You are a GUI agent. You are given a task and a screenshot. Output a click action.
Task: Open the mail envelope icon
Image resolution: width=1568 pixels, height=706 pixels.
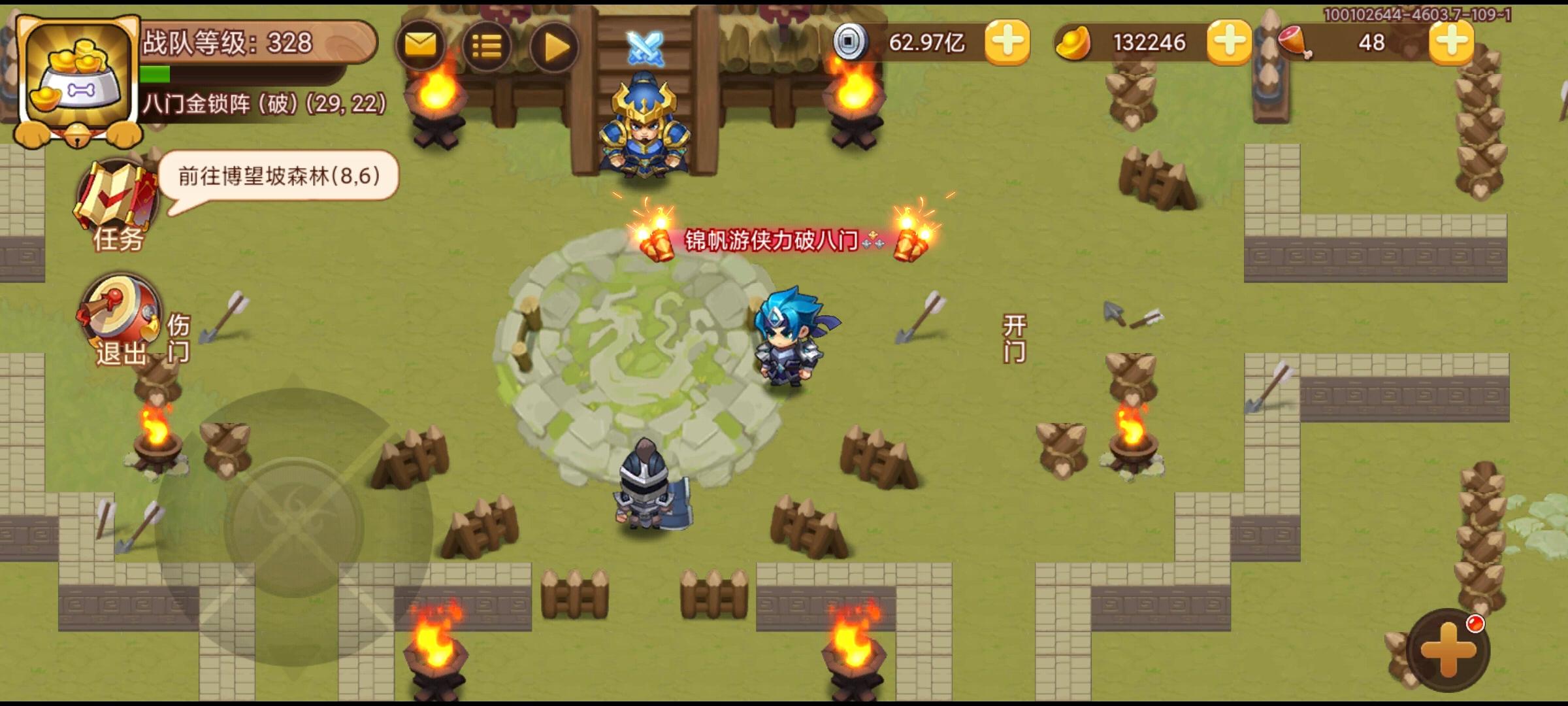click(x=421, y=46)
